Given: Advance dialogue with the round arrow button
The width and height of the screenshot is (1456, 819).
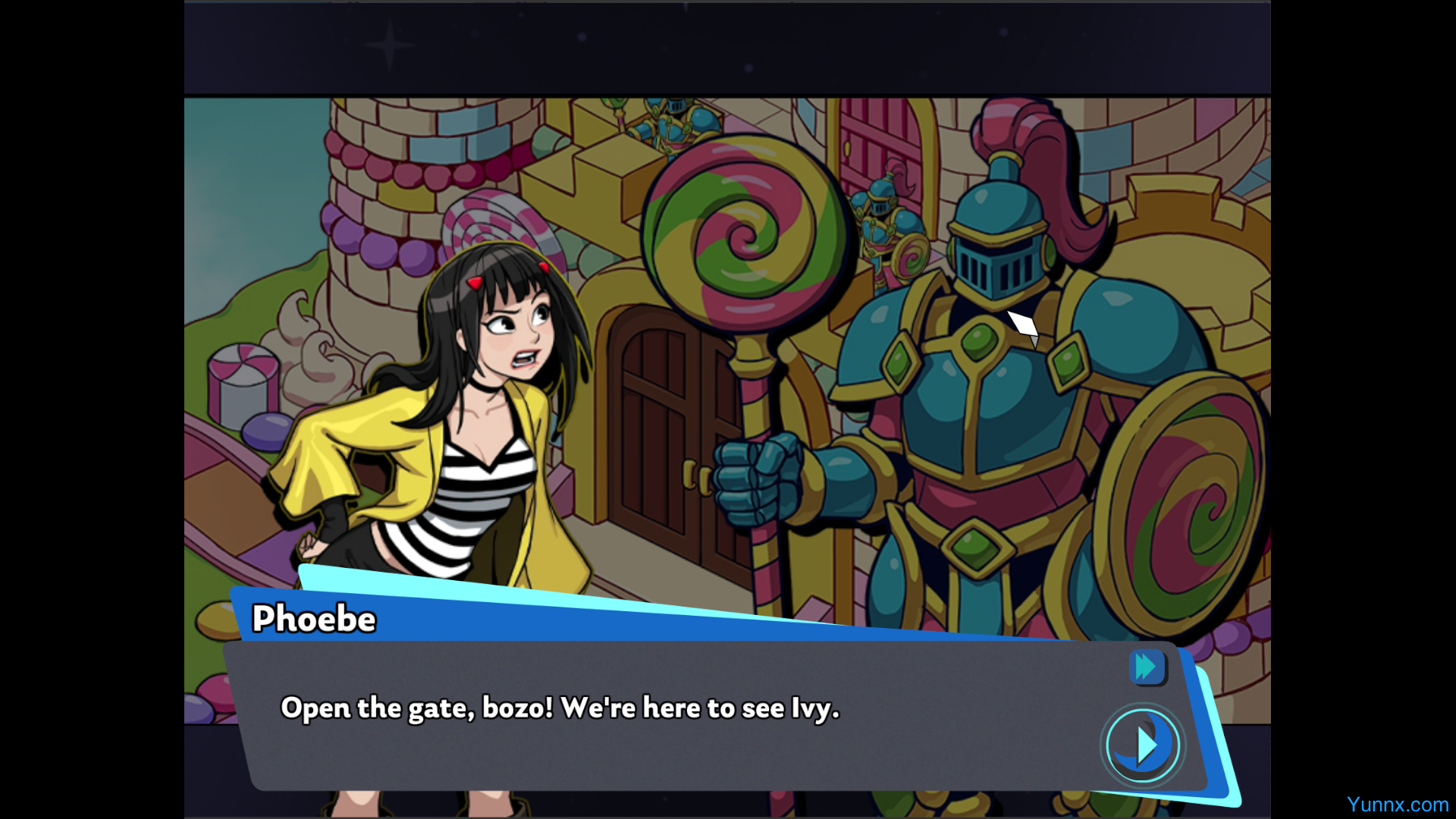Looking at the screenshot, I should tap(1143, 745).
